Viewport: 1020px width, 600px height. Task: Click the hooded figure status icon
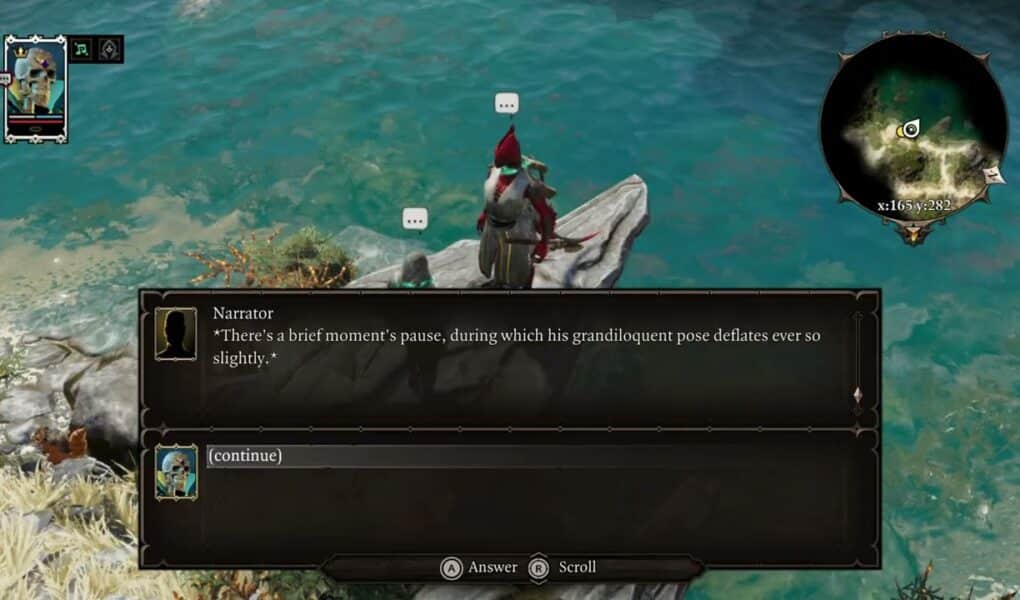tap(108, 48)
